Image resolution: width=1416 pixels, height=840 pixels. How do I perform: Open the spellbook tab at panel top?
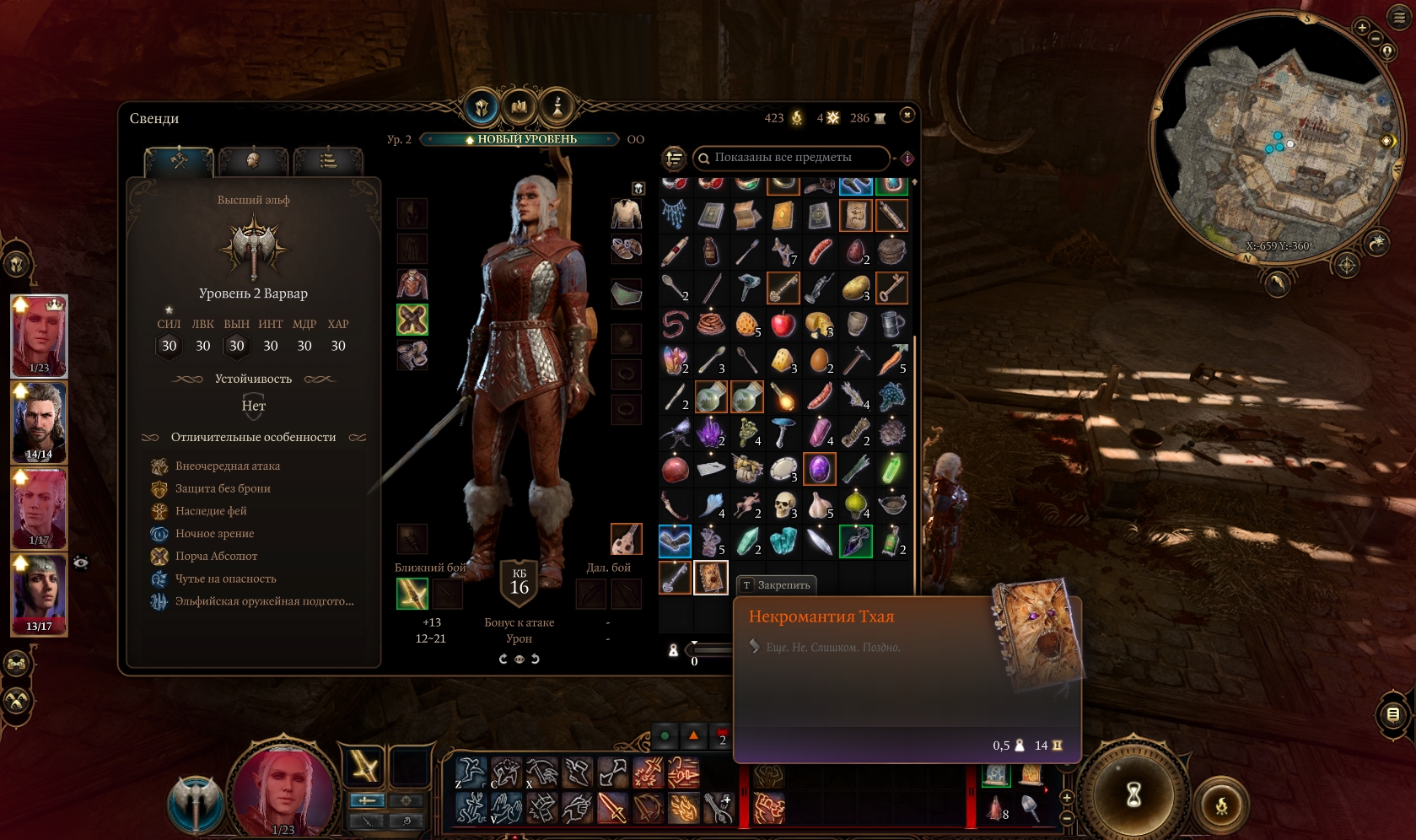[519, 107]
